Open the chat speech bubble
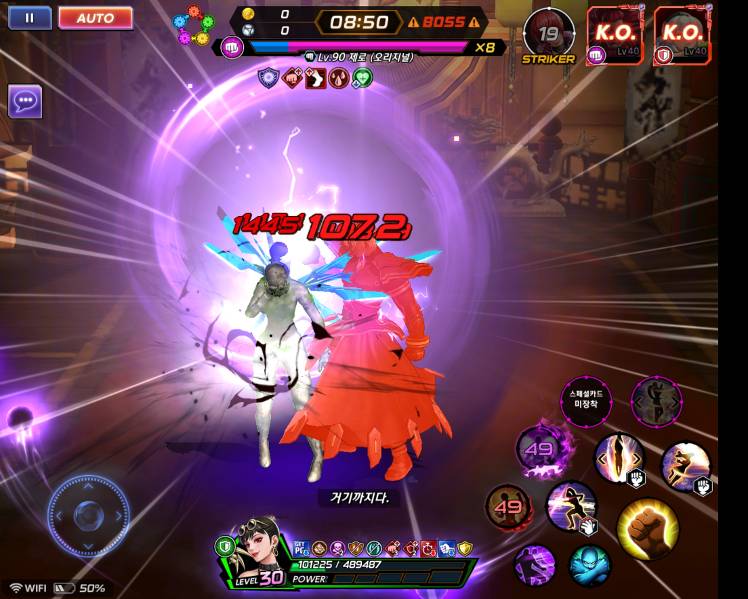Image resolution: width=748 pixels, height=599 pixels. click(x=25, y=101)
